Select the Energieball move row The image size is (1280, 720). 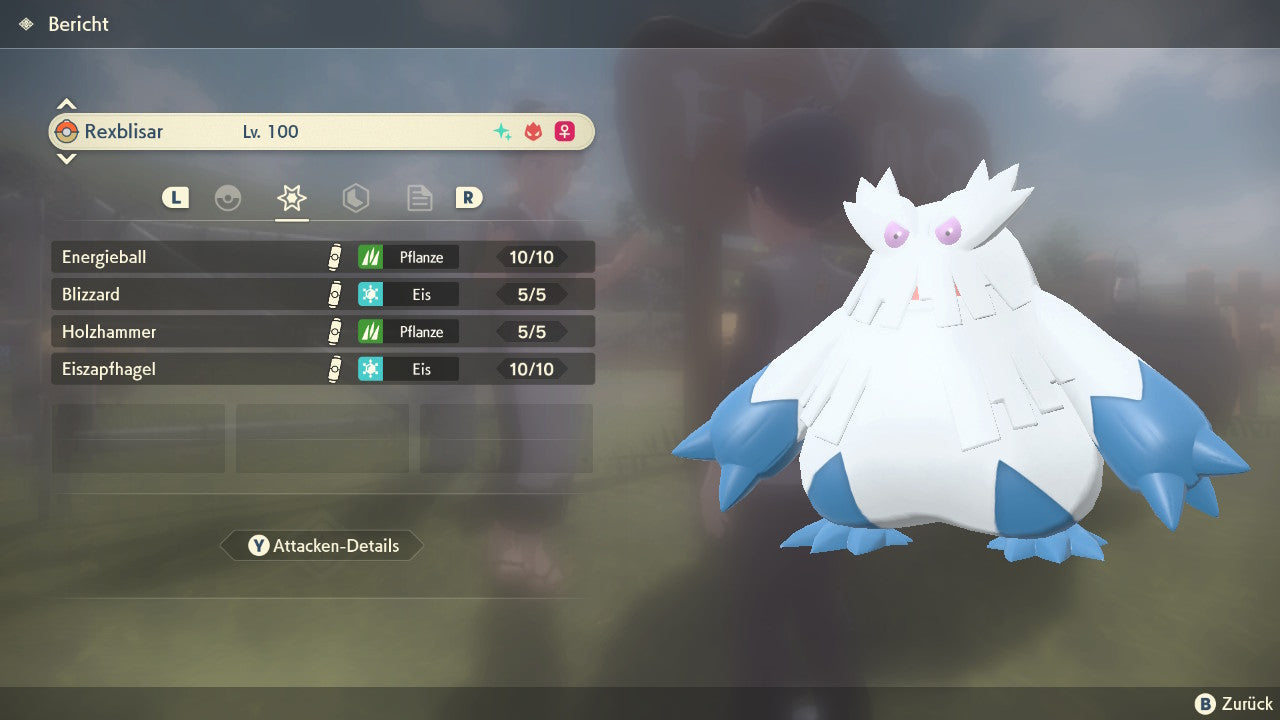pyautogui.click(x=322, y=257)
